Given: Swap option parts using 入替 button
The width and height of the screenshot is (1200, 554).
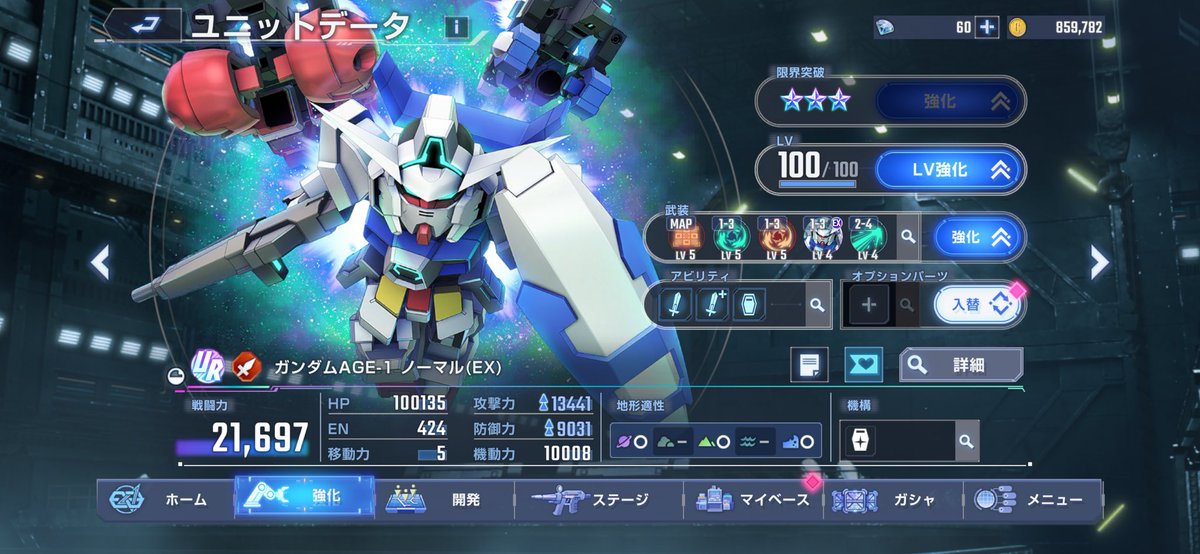Looking at the screenshot, I should click(x=977, y=305).
